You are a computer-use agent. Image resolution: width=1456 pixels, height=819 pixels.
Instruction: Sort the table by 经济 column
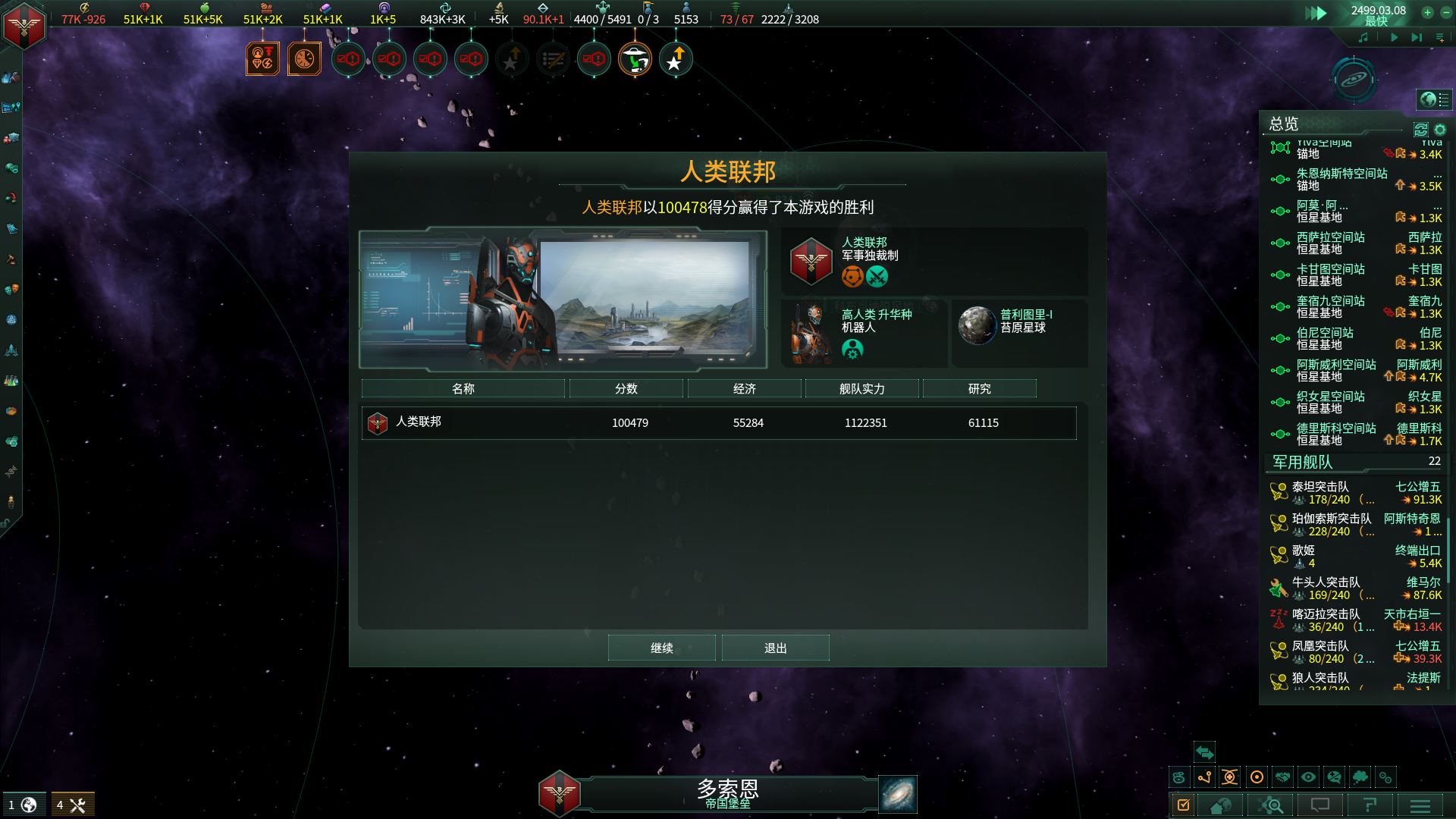pyautogui.click(x=744, y=388)
